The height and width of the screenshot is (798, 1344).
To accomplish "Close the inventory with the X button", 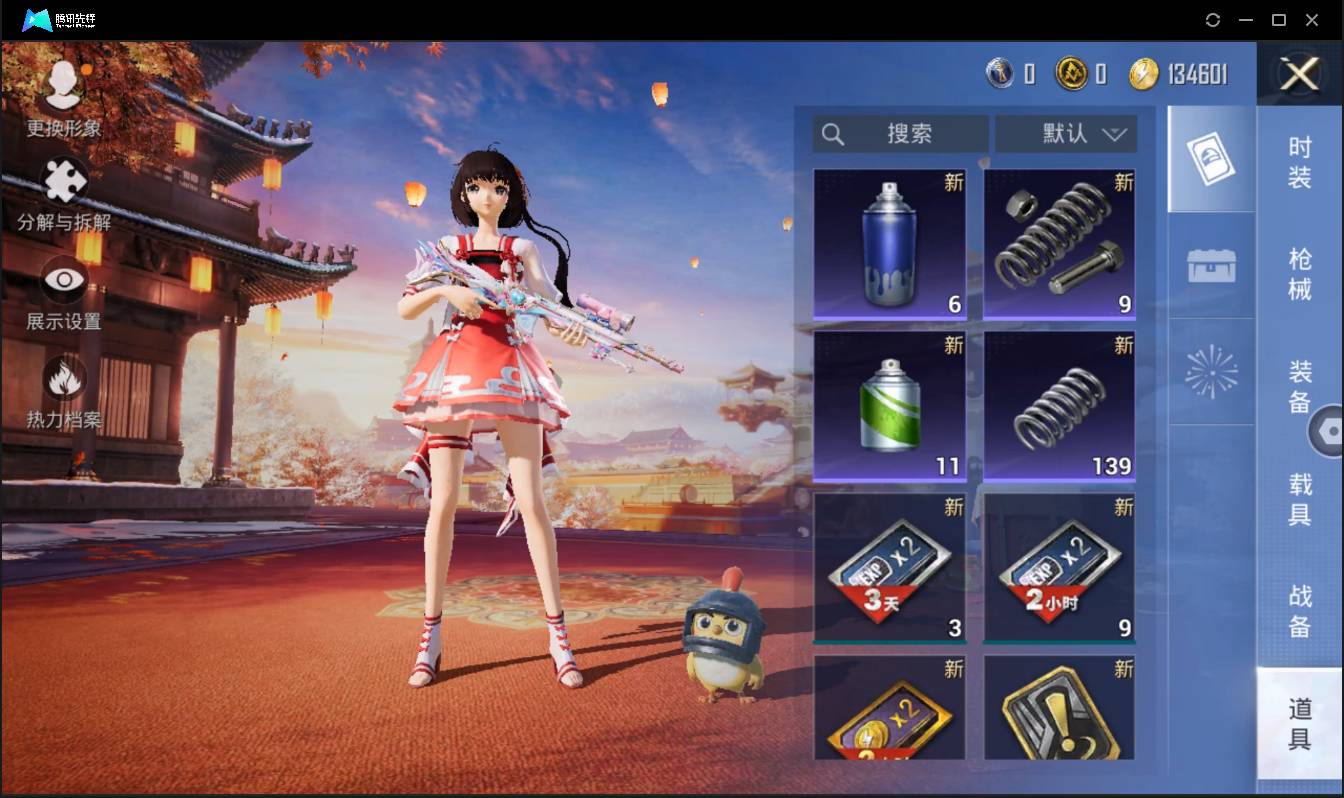I will [1299, 75].
